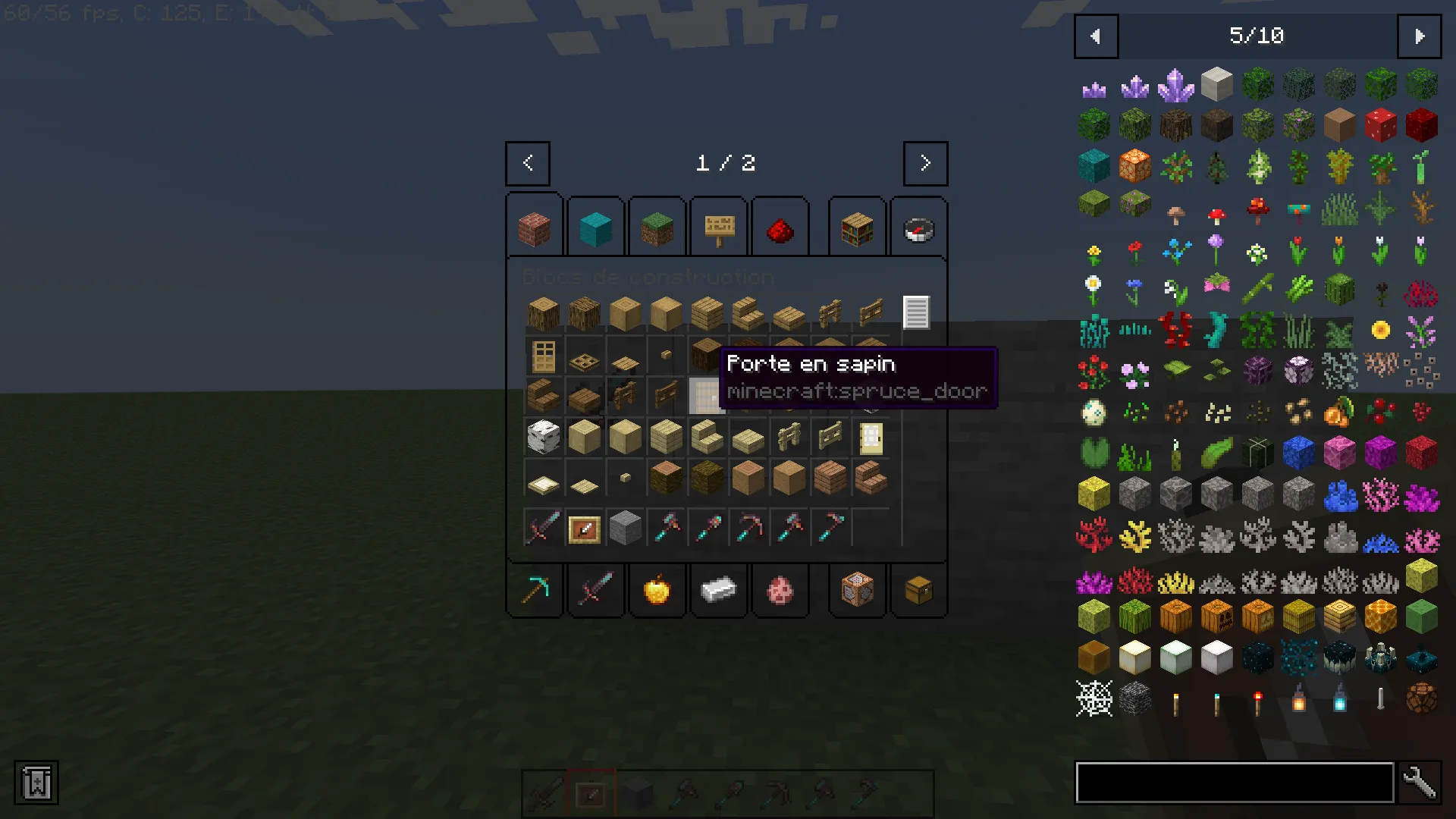Click the next page arrow in inventory

click(924, 163)
